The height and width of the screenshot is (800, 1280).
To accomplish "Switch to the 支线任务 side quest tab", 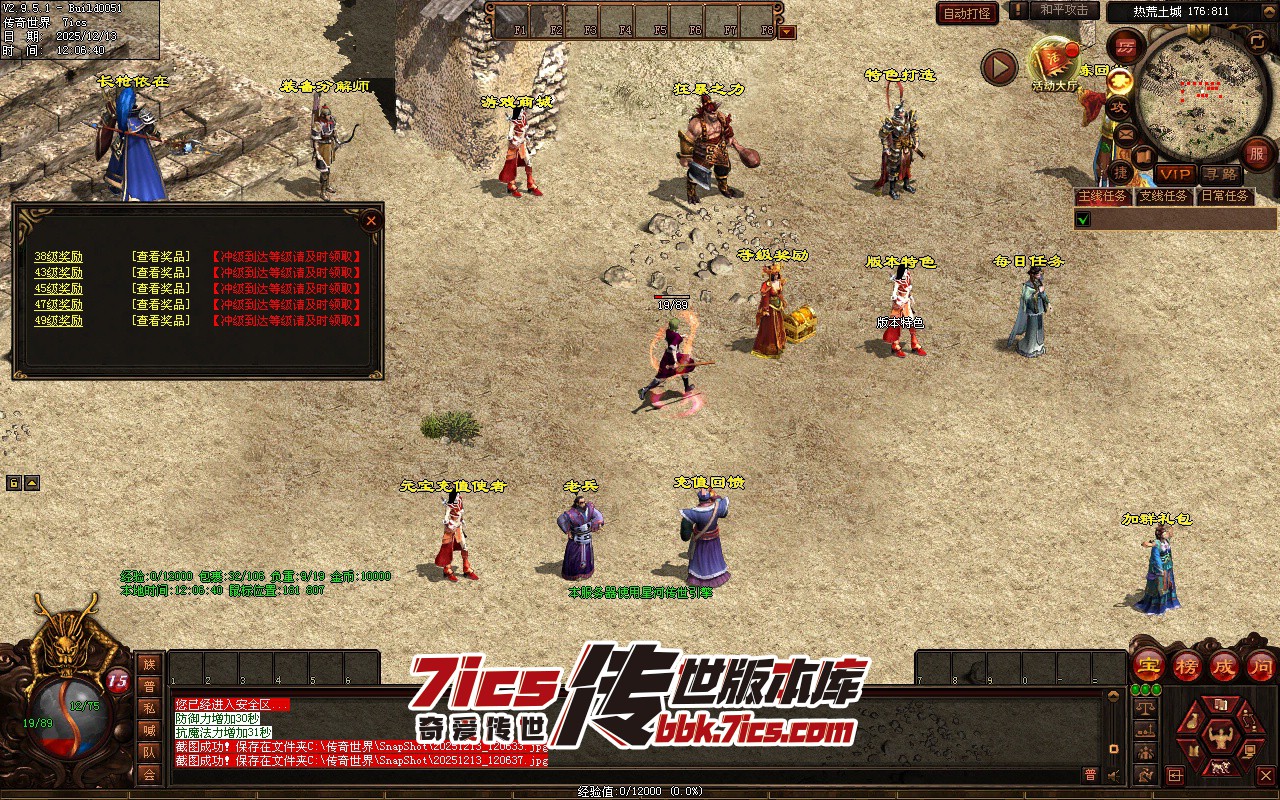I will pos(1163,196).
